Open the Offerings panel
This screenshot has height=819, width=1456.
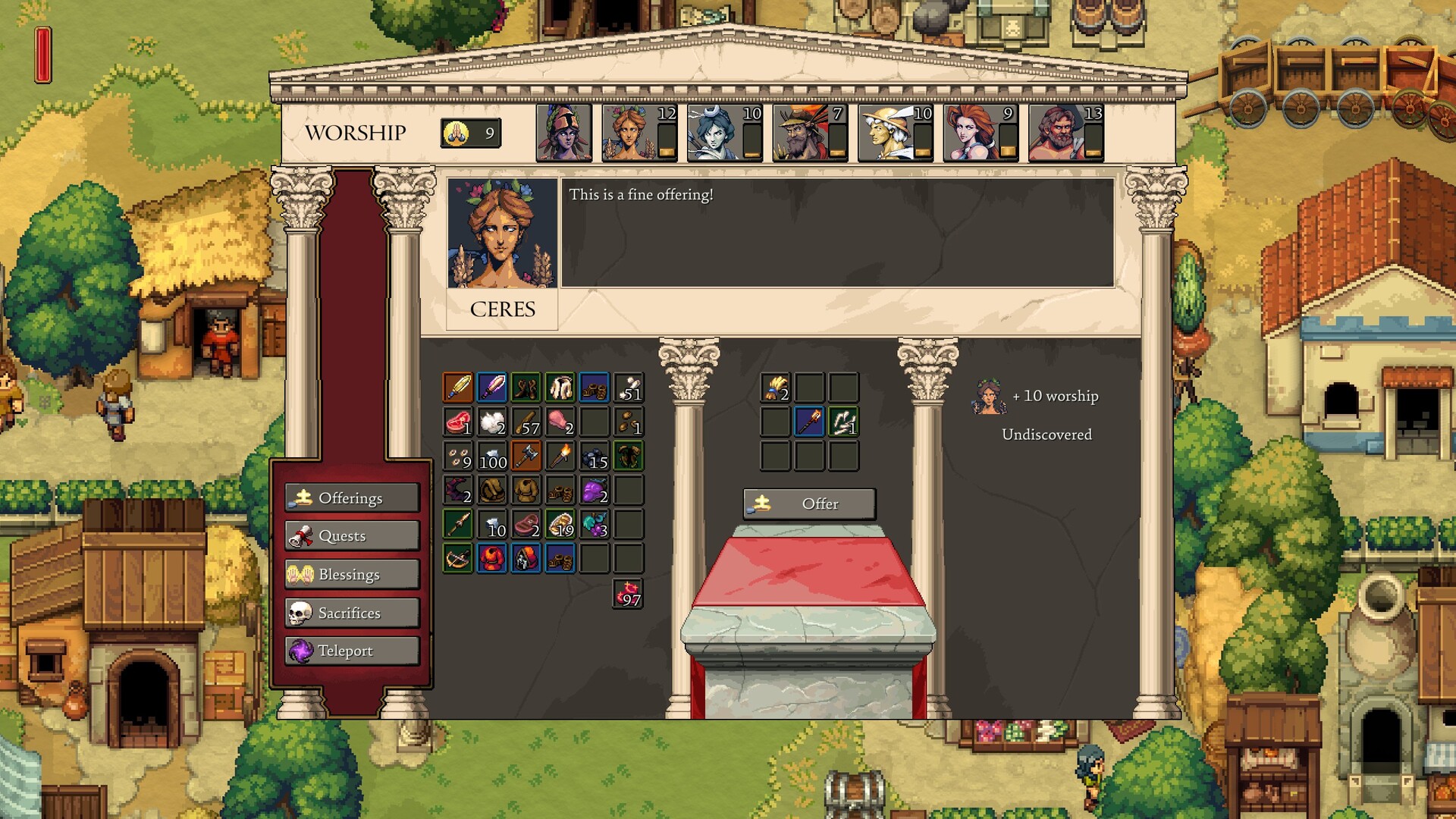coord(351,497)
